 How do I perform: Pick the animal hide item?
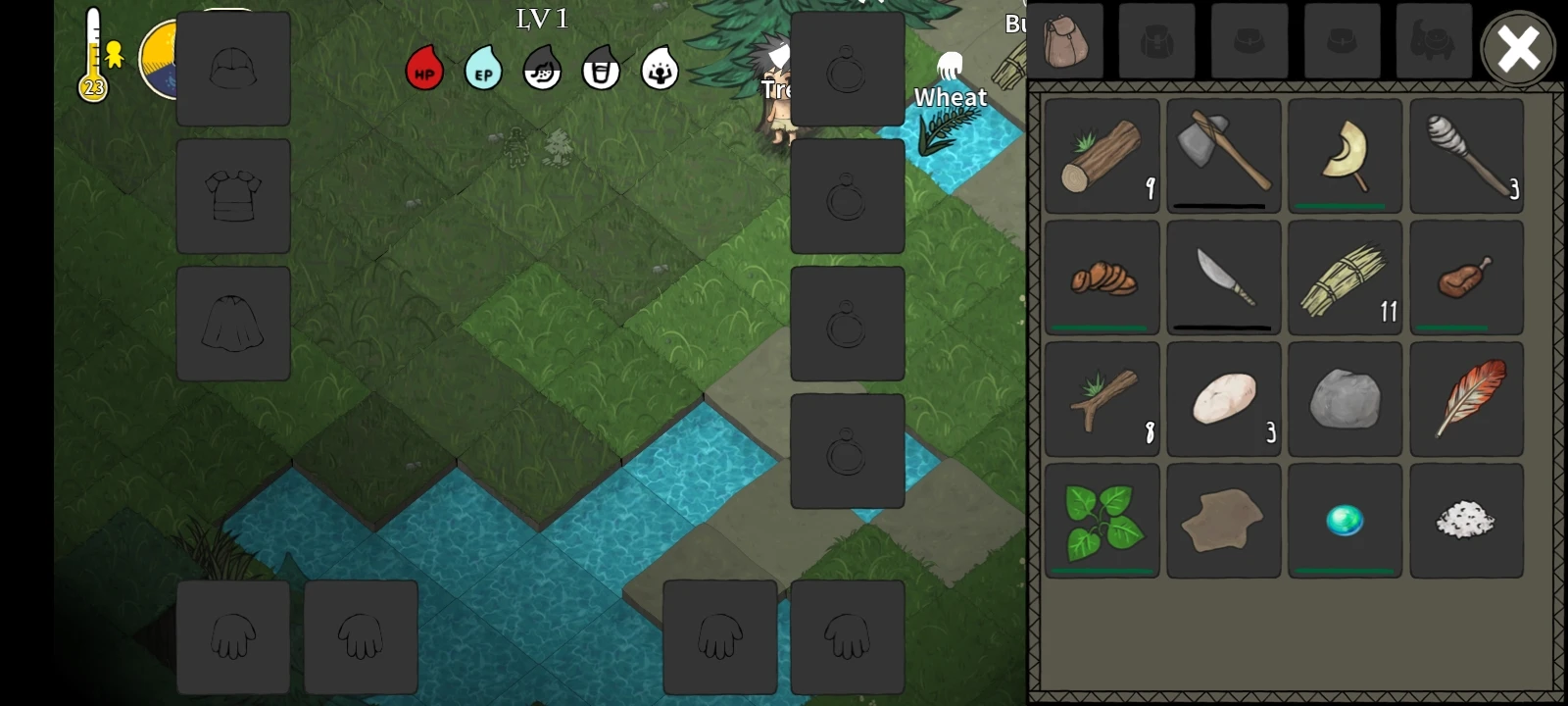1224,521
